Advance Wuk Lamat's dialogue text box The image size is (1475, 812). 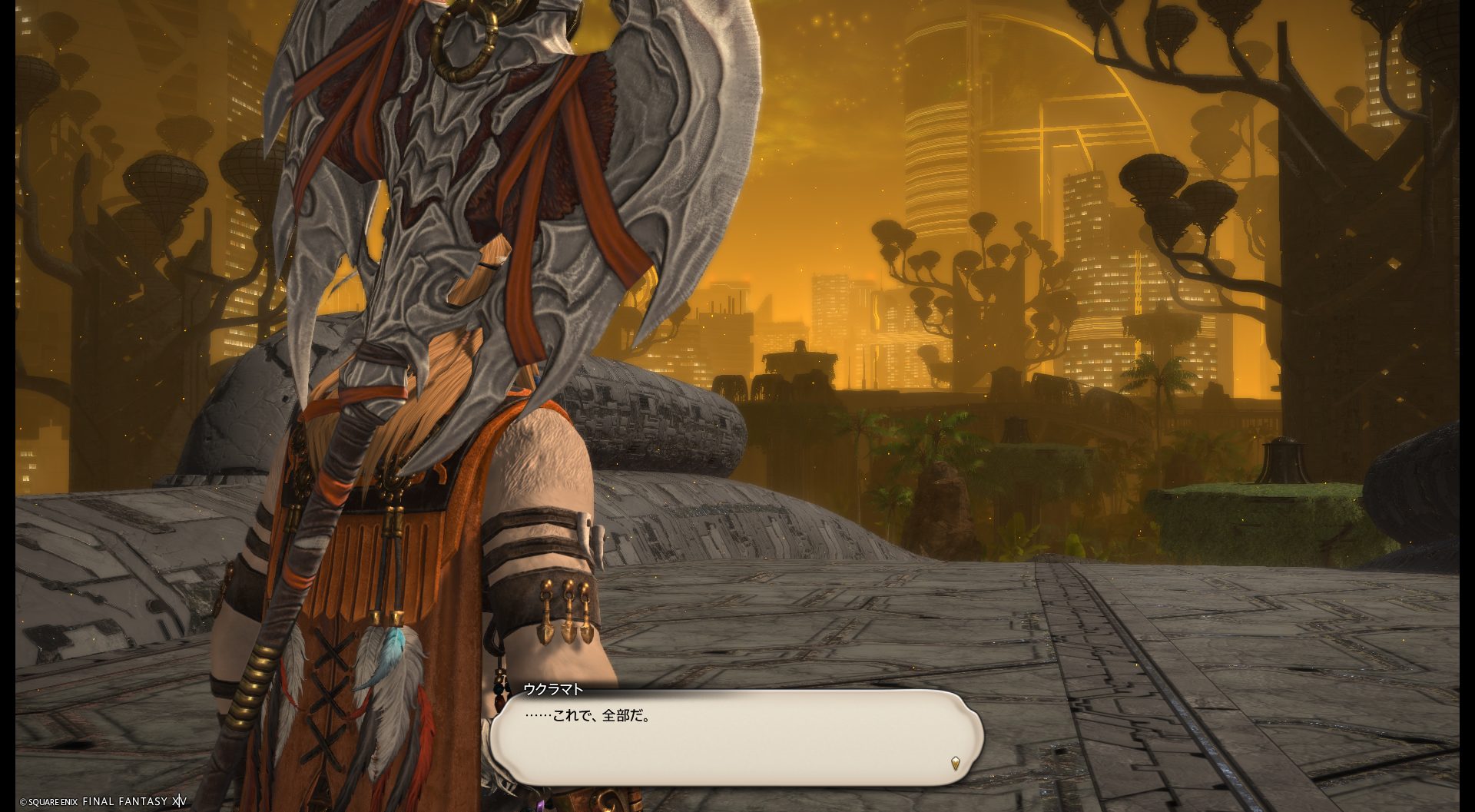click(736, 737)
